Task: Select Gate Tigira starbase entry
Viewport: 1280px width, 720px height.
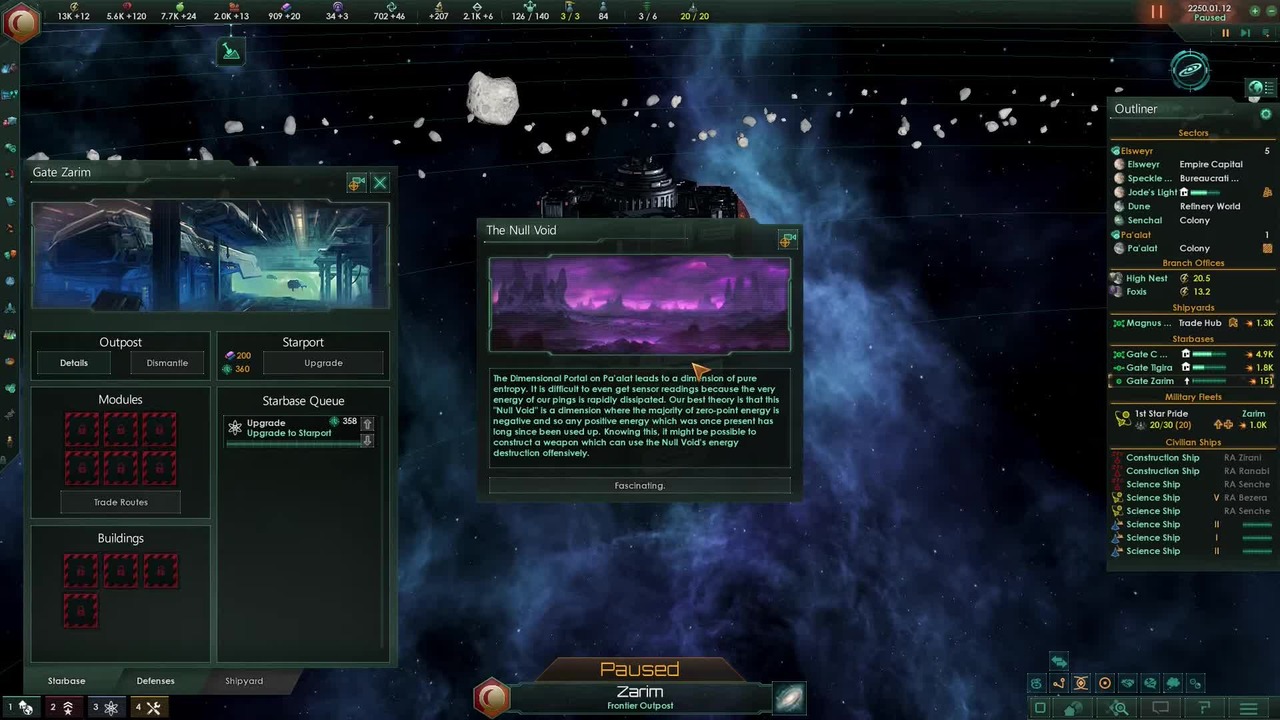Action: point(1149,368)
